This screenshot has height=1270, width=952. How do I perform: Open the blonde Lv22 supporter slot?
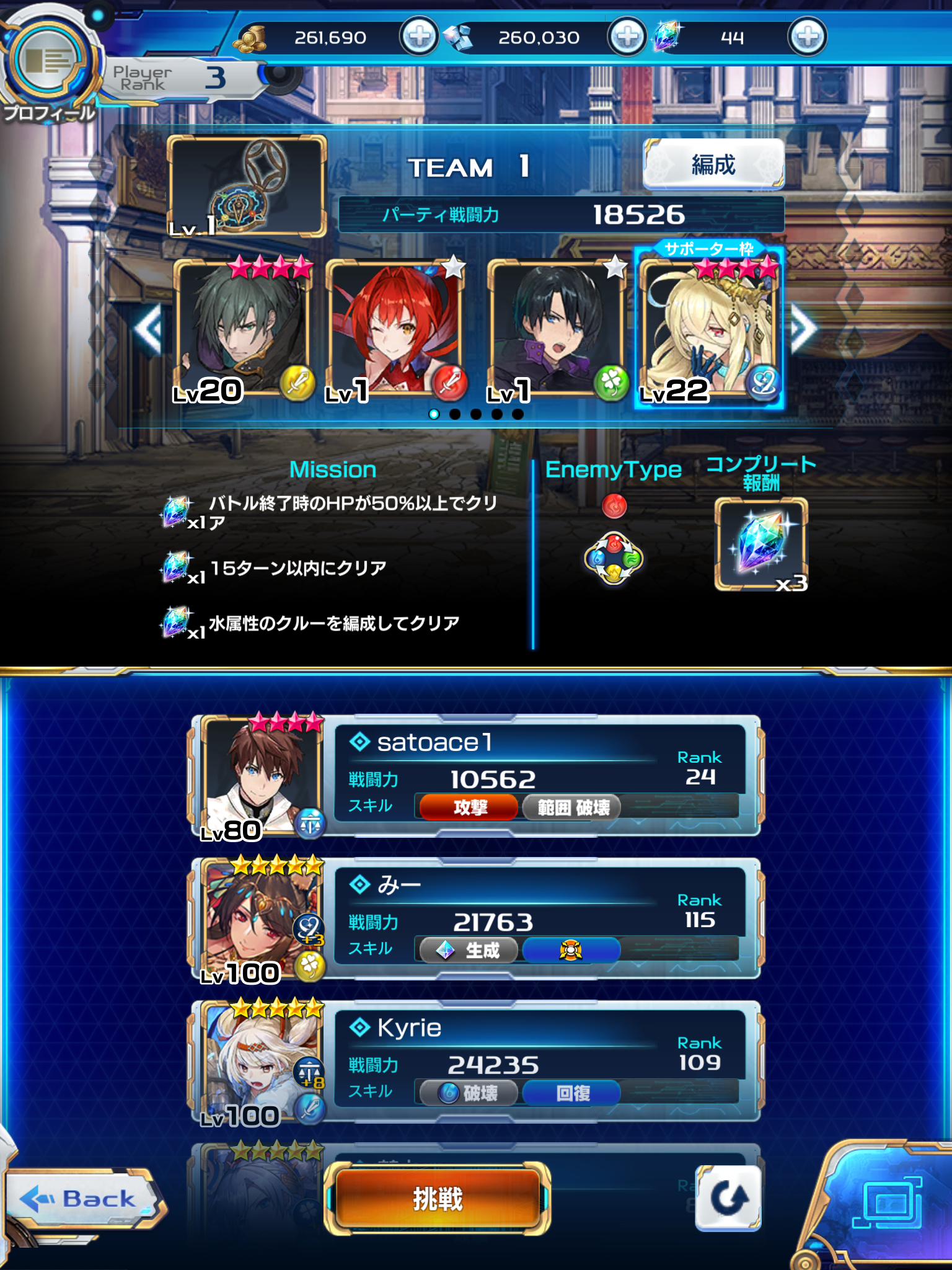[709, 329]
